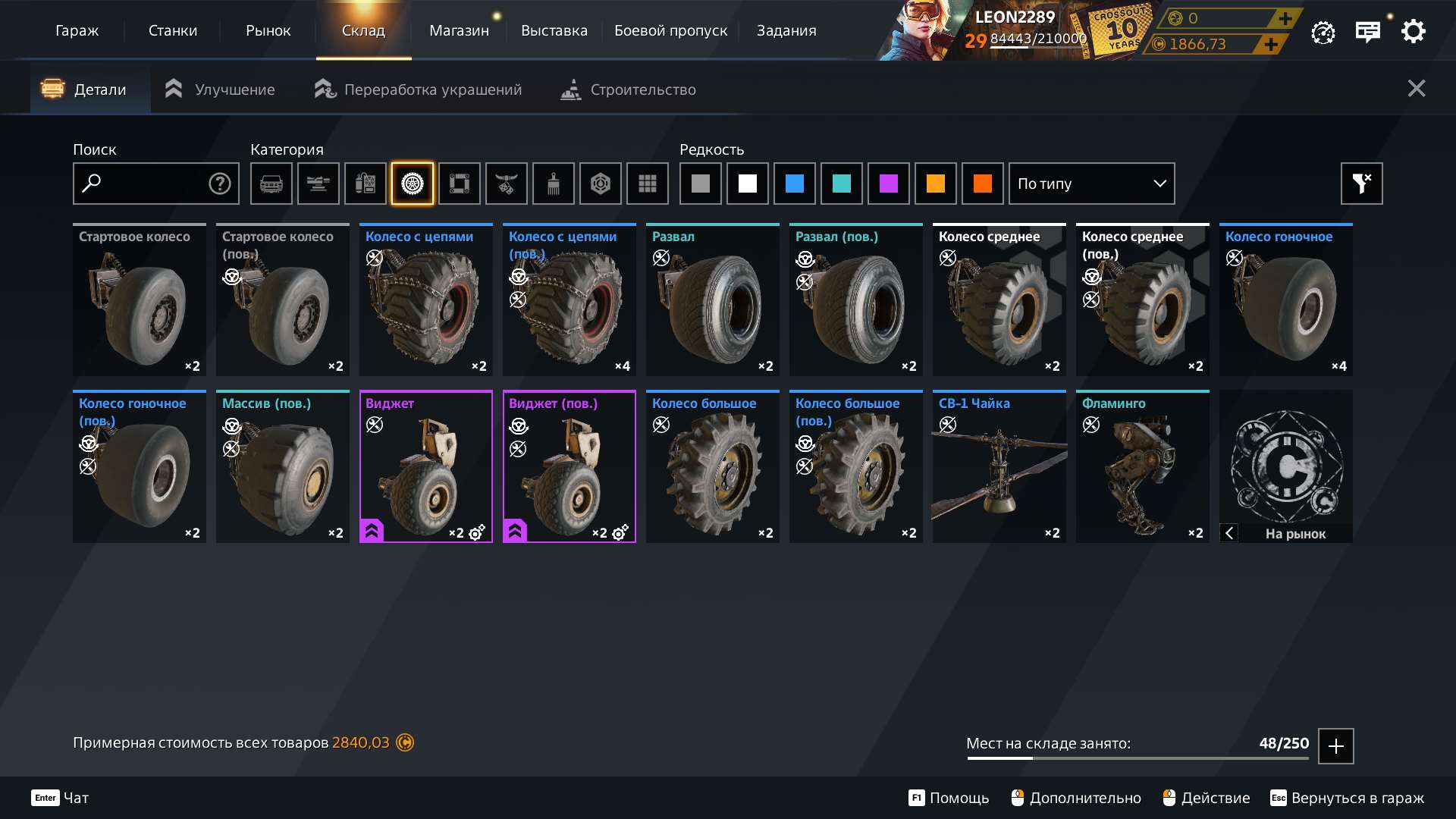
Task: Select the cabins category filter icon
Action: (271, 184)
